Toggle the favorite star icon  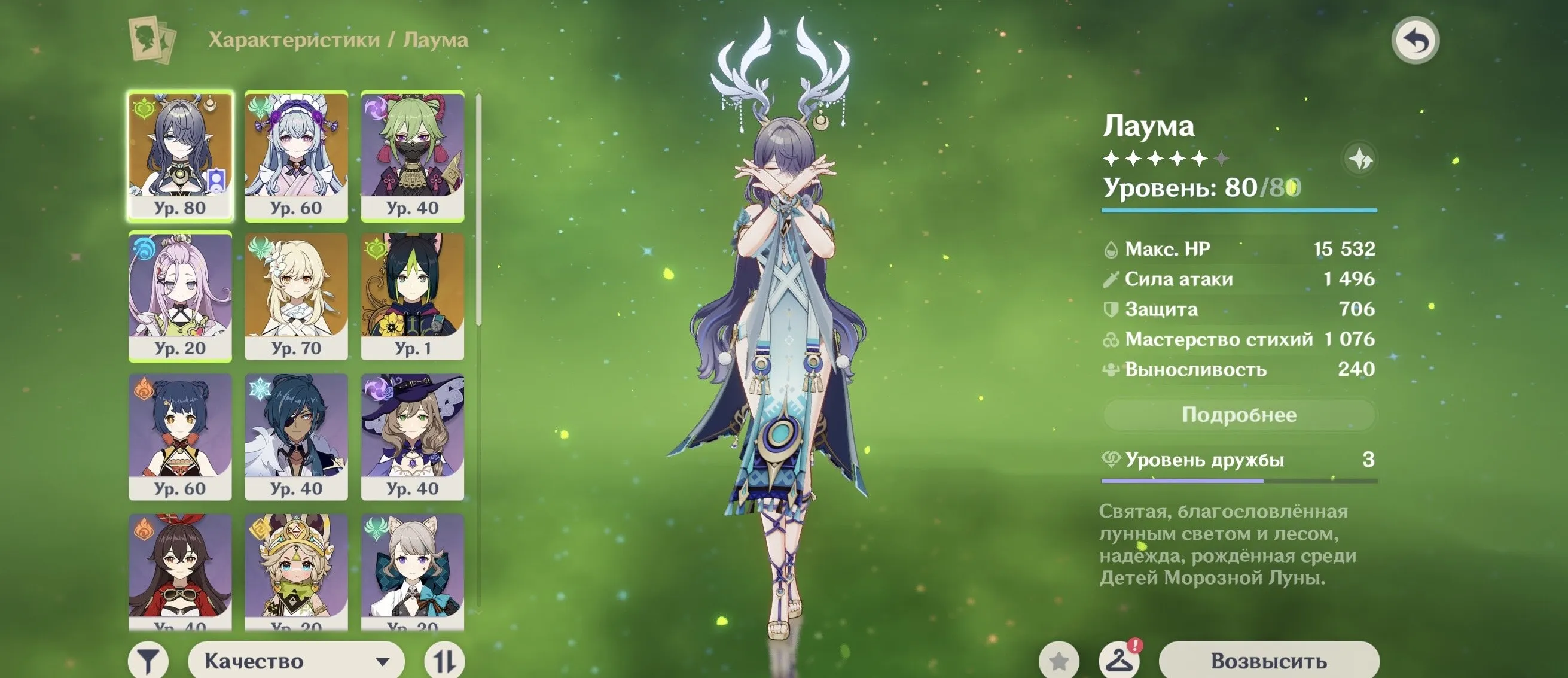[x=1059, y=661]
